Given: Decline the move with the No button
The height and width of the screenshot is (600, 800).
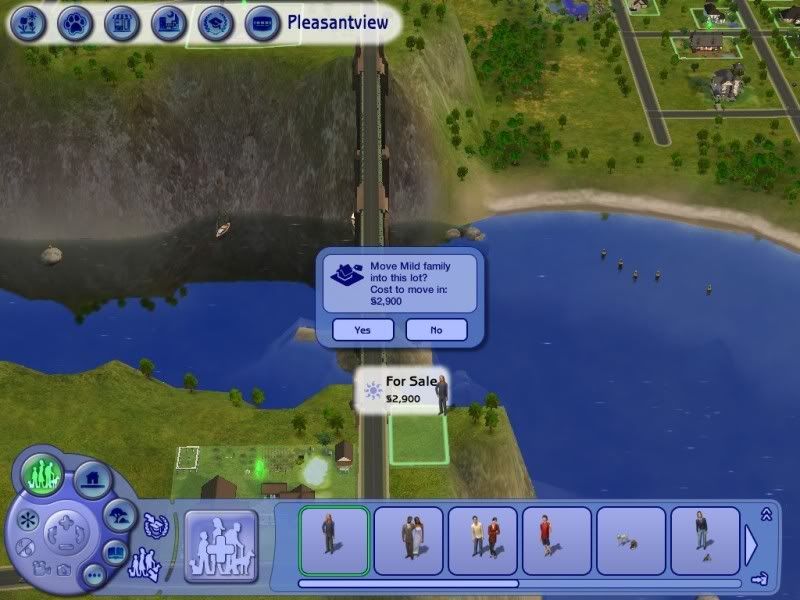Looking at the screenshot, I should [x=436, y=329].
